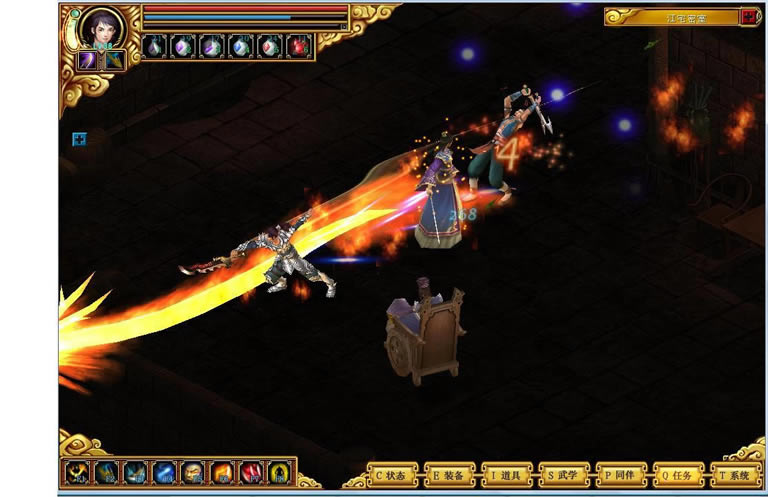Open the 武学 martial skills panel
The width and height of the screenshot is (768, 497).
563,474
